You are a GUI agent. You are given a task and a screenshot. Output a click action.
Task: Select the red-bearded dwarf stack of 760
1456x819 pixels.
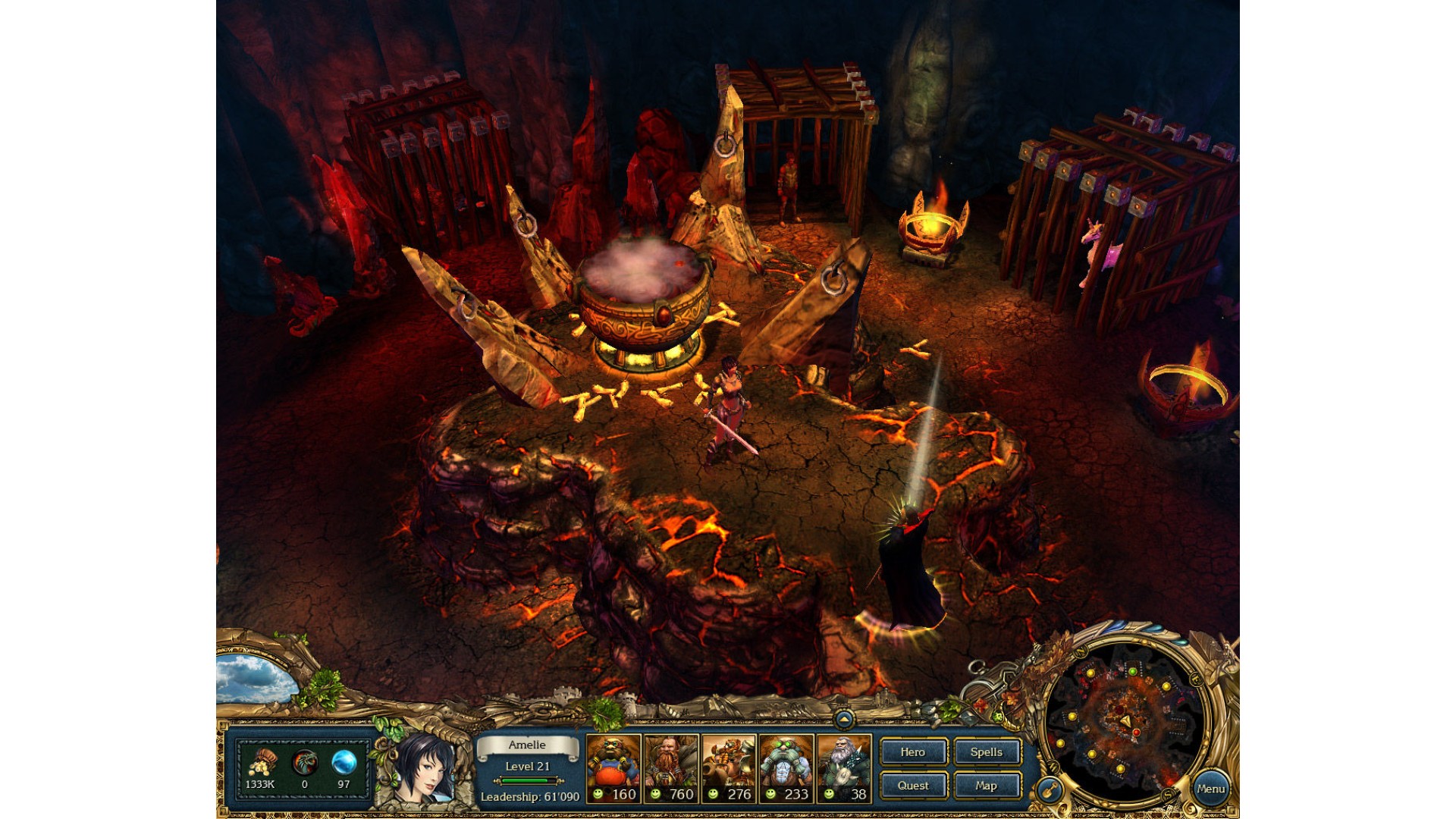[x=671, y=768]
